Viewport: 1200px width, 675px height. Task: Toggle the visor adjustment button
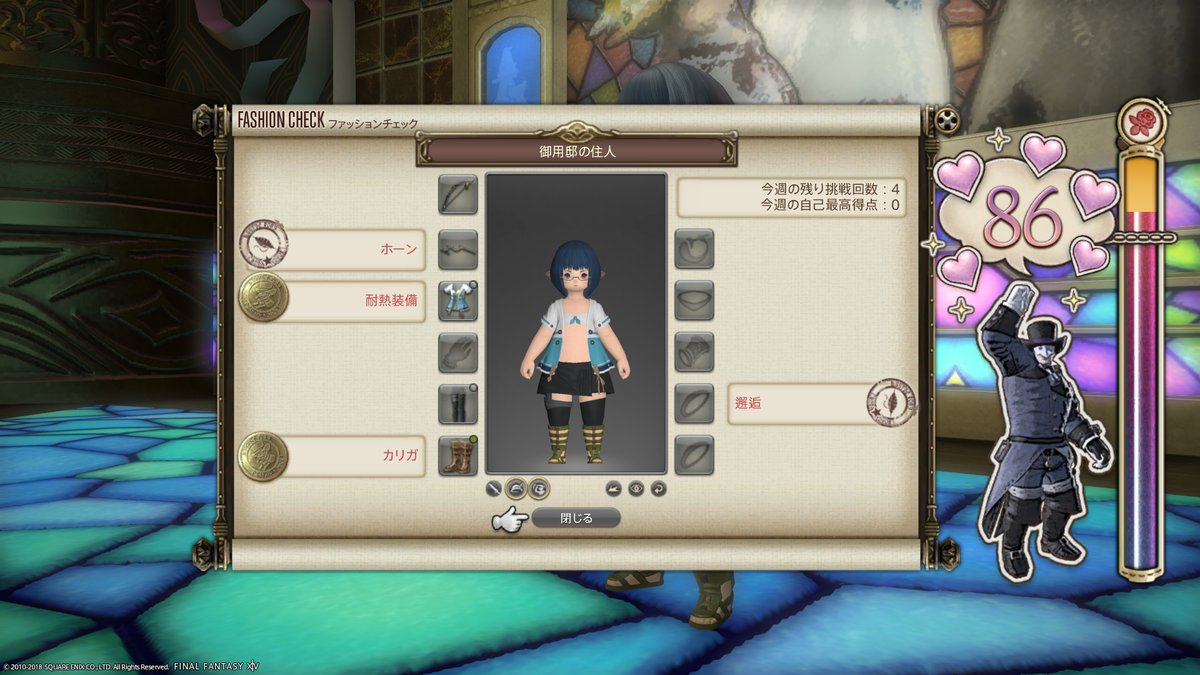click(x=538, y=489)
